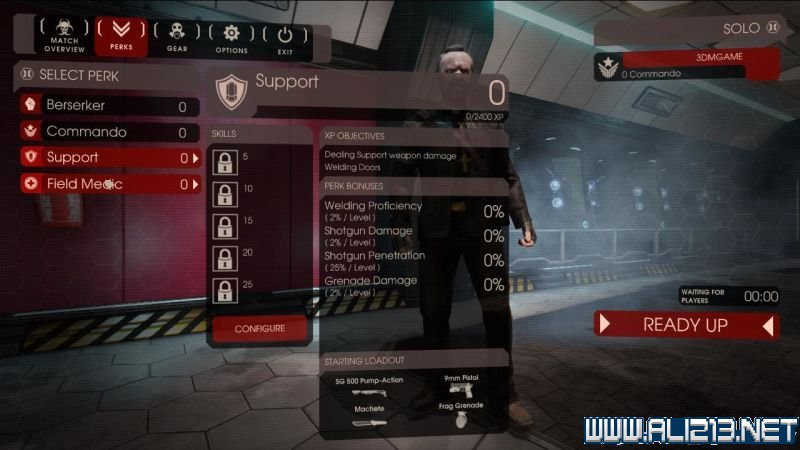
Task: Click the Frag Grenade loadout item
Action: [459, 415]
